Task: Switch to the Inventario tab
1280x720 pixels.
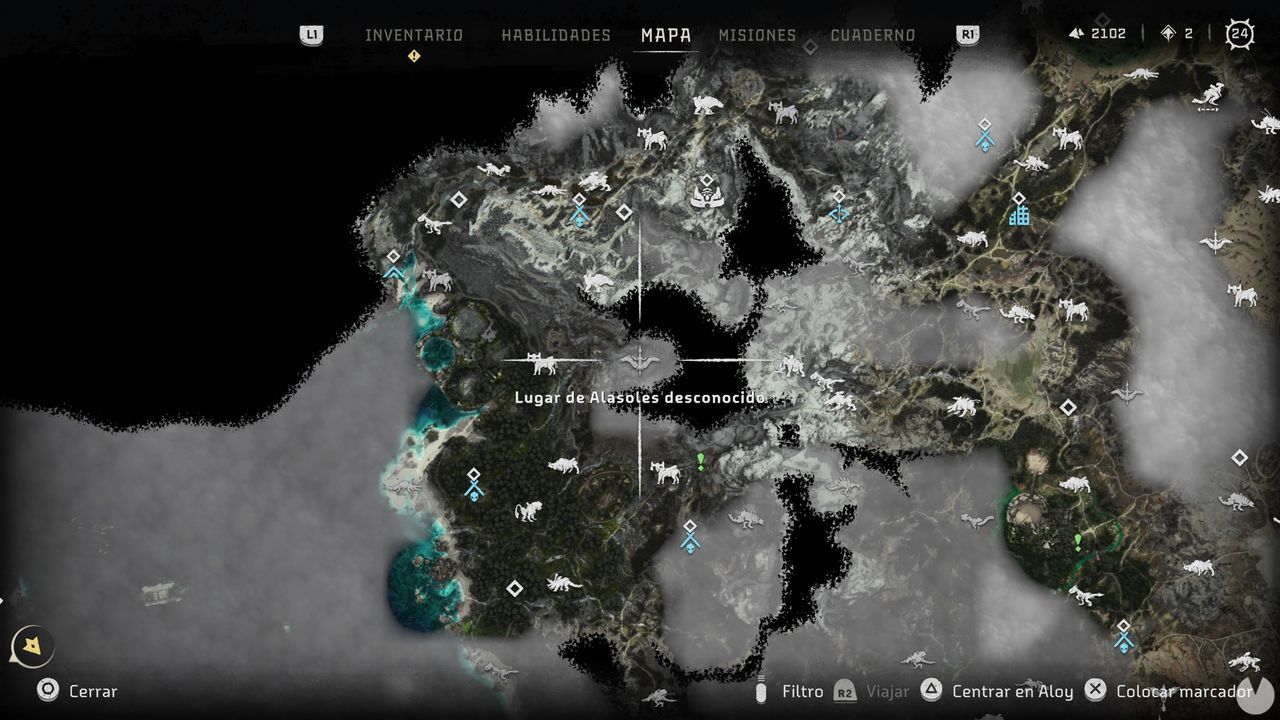Action: pyautogui.click(x=413, y=35)
